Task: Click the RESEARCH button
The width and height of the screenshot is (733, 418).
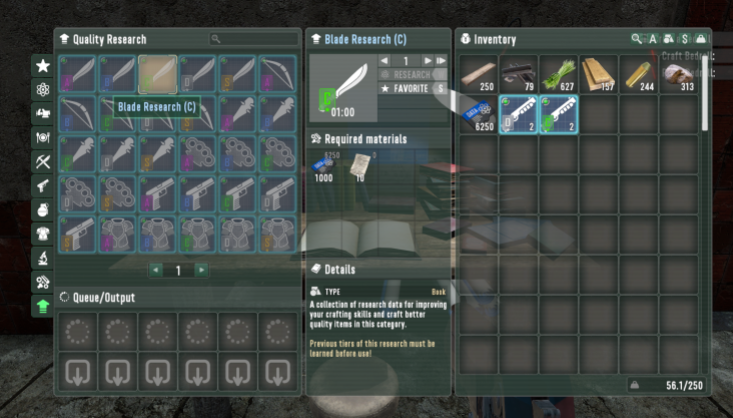Action: tap(411, 75)
